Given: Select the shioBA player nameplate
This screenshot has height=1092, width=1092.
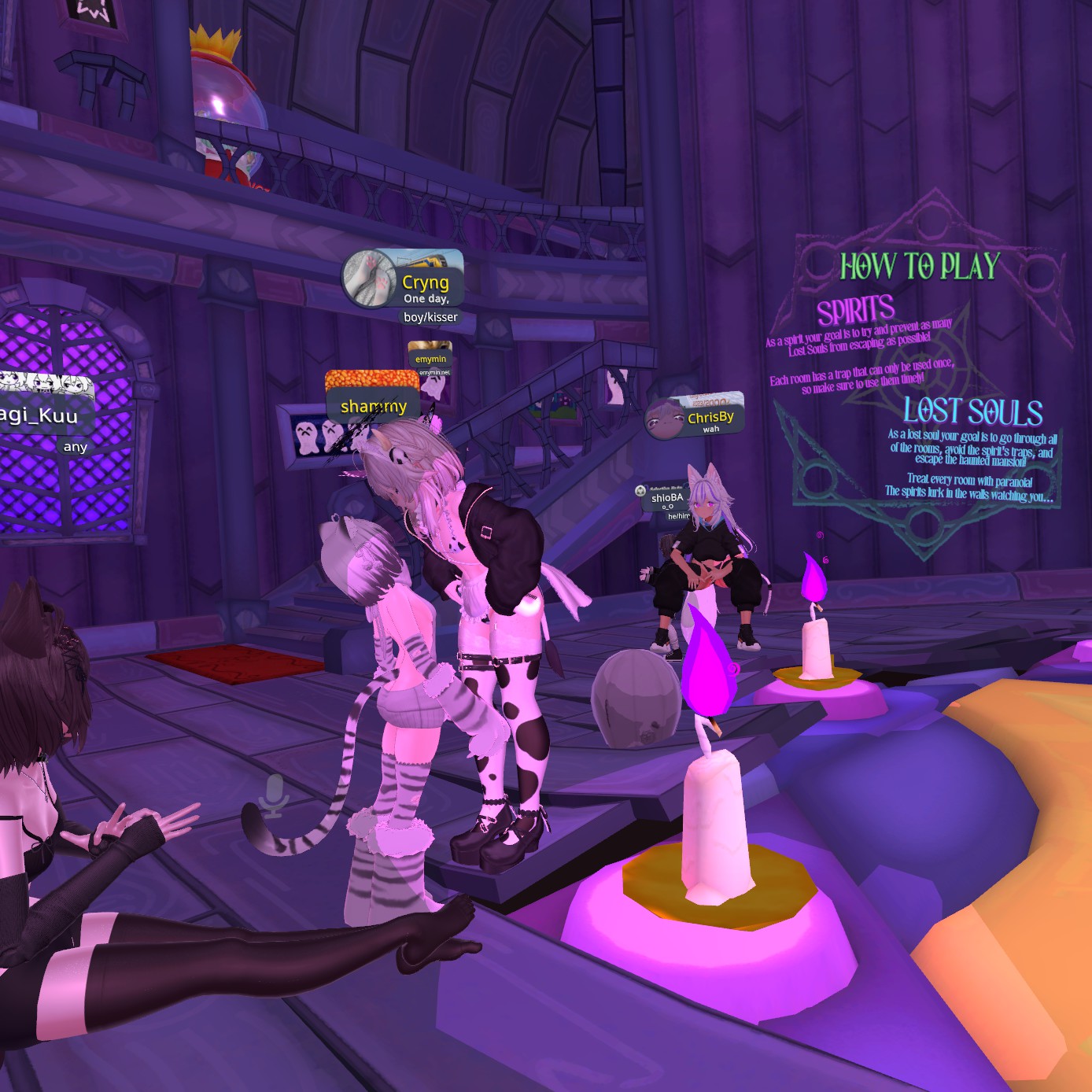Looking at the screenshot, I should coord(666,498).
